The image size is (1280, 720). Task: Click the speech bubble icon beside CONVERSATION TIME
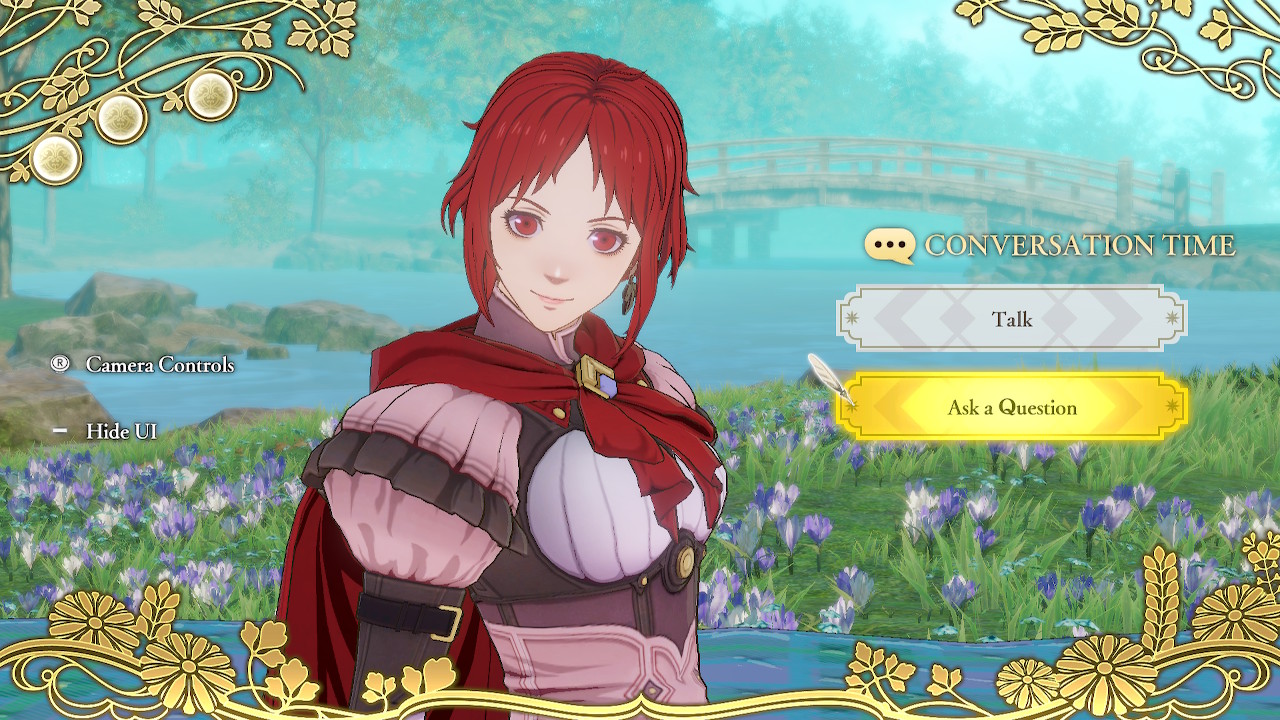click(x=892, y=244)
